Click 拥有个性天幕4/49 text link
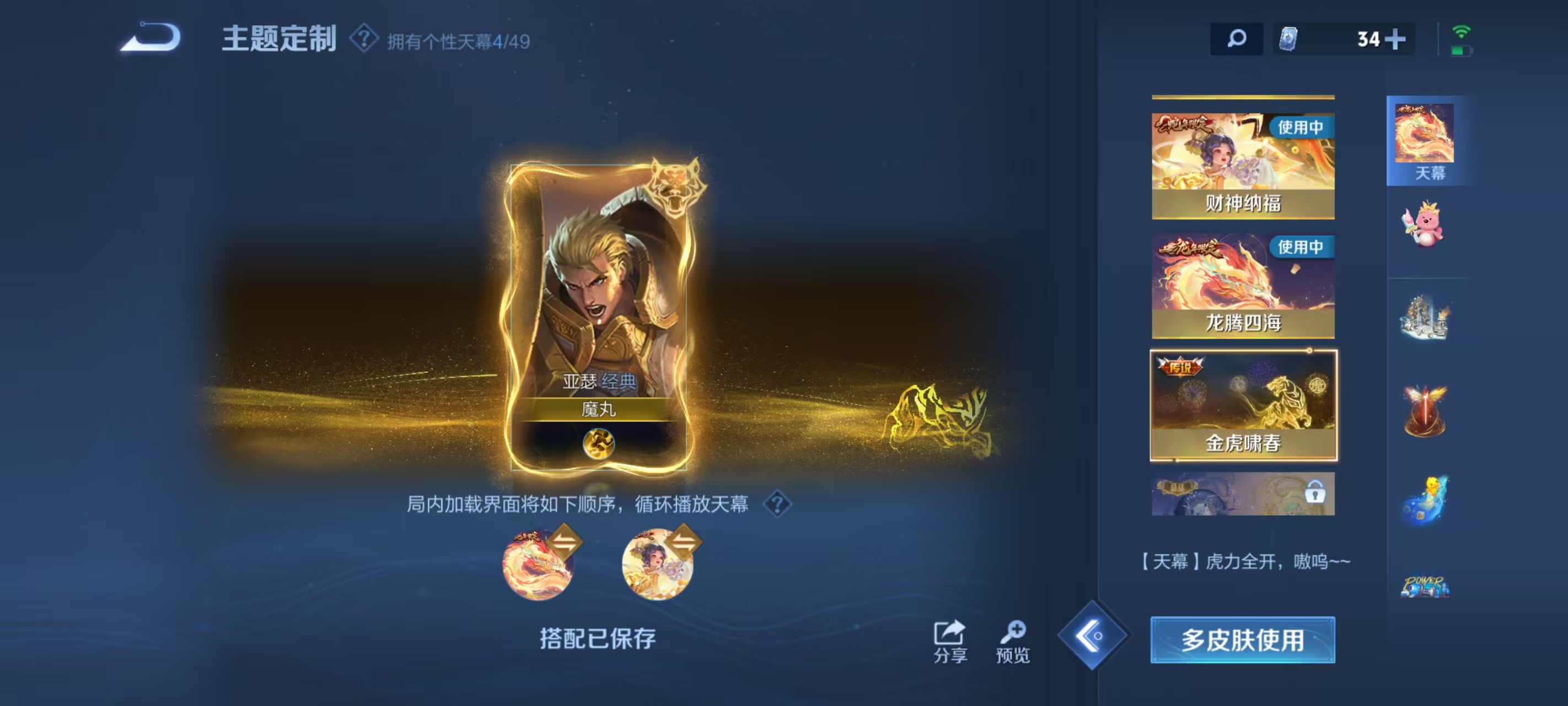The width and height of the screenshot is (1568, 706). (x=460, y=39)
